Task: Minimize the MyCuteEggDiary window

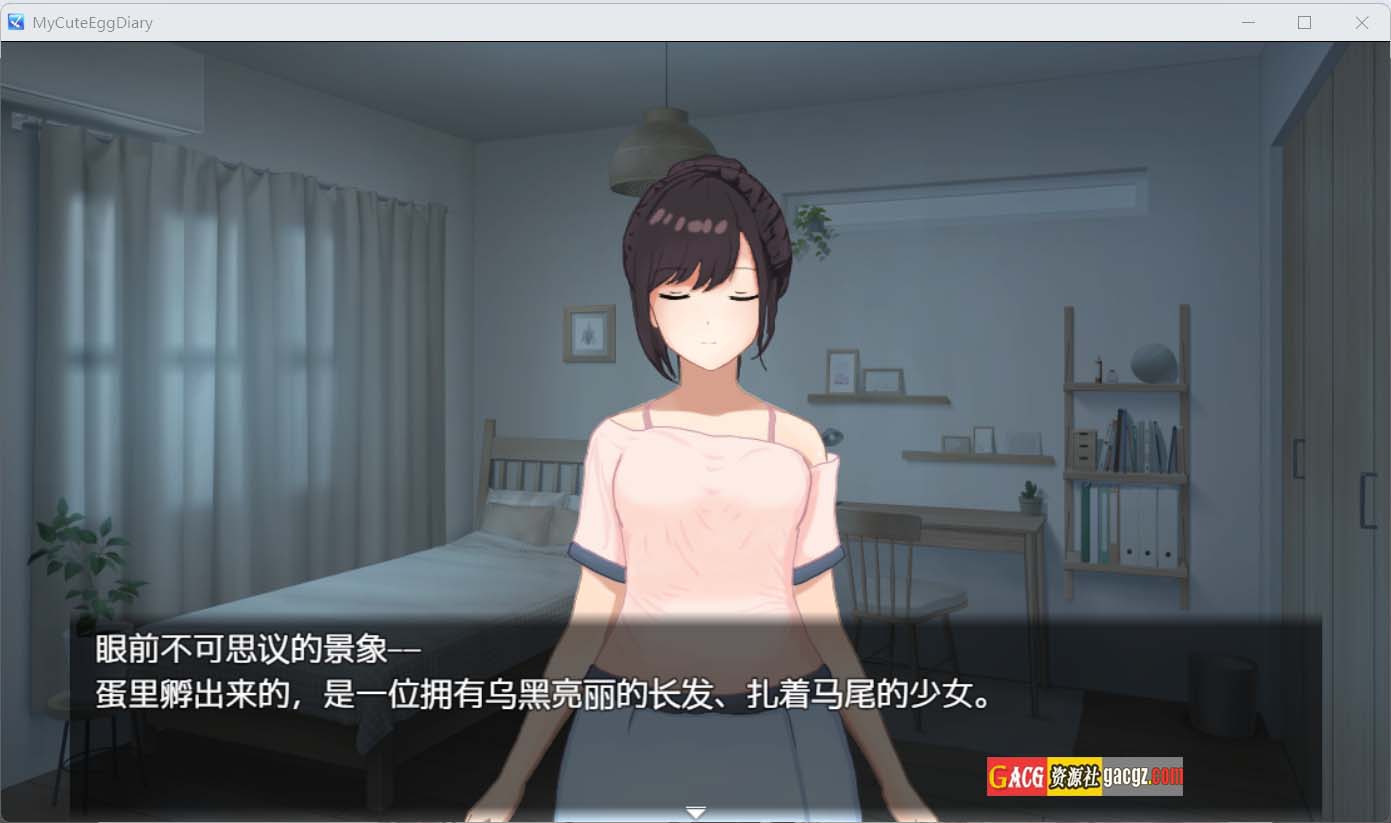Action: coord(1248,22)
